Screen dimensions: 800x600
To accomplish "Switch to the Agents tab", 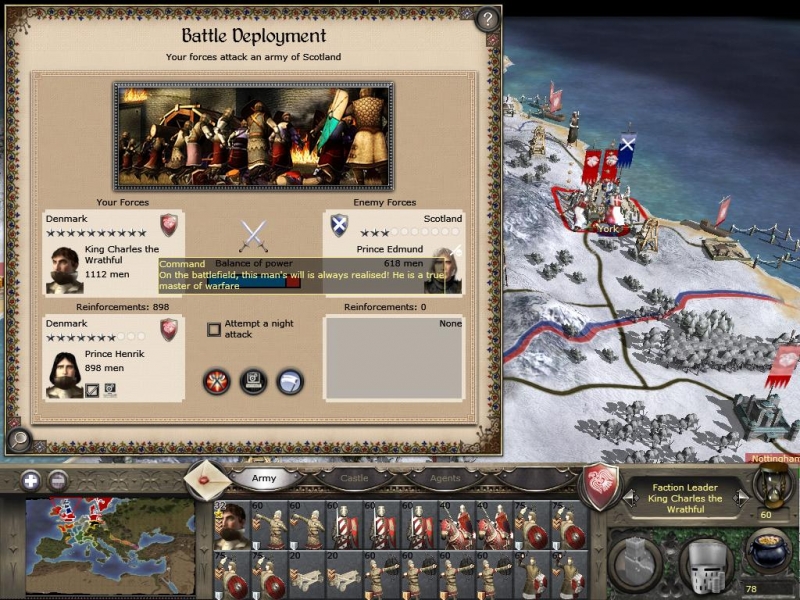I will coord(445,478).
